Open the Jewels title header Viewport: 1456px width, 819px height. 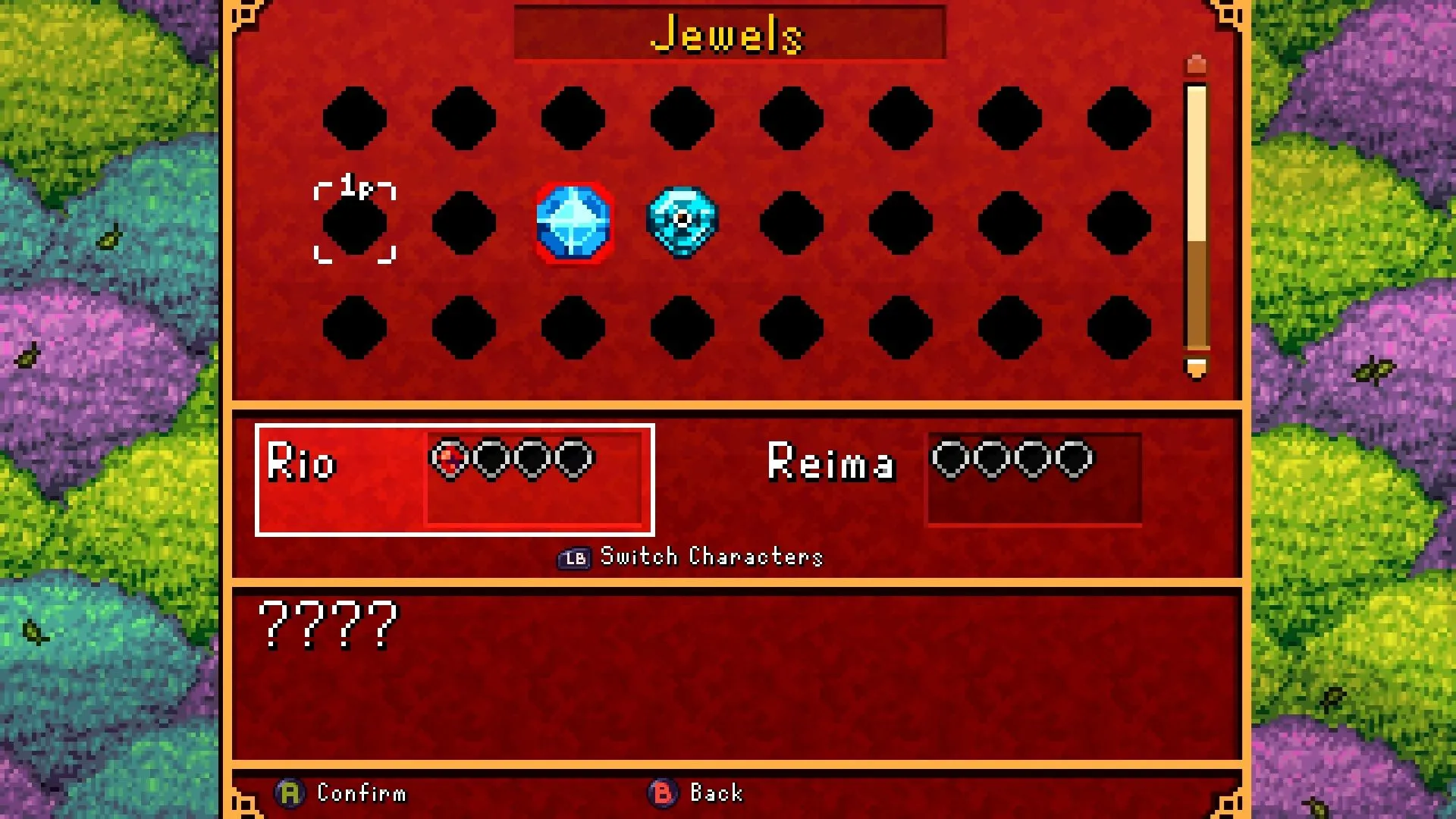click(x=729, y=32)
